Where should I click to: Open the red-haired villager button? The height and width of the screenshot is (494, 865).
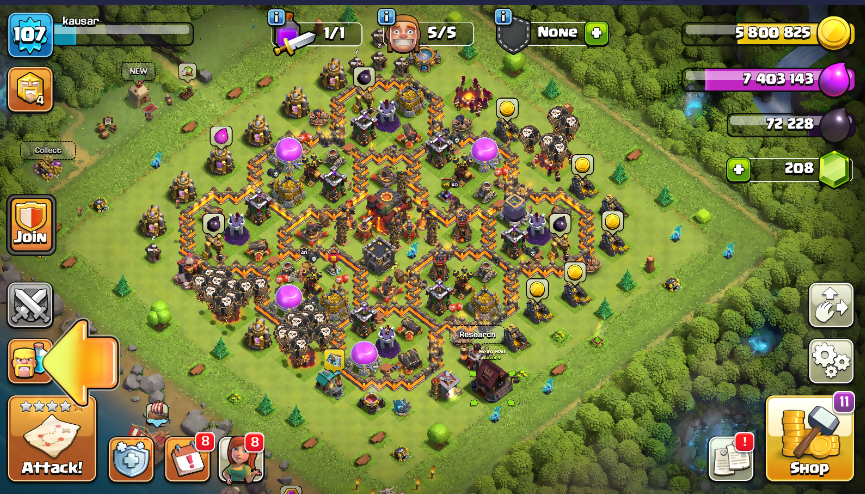240,459
